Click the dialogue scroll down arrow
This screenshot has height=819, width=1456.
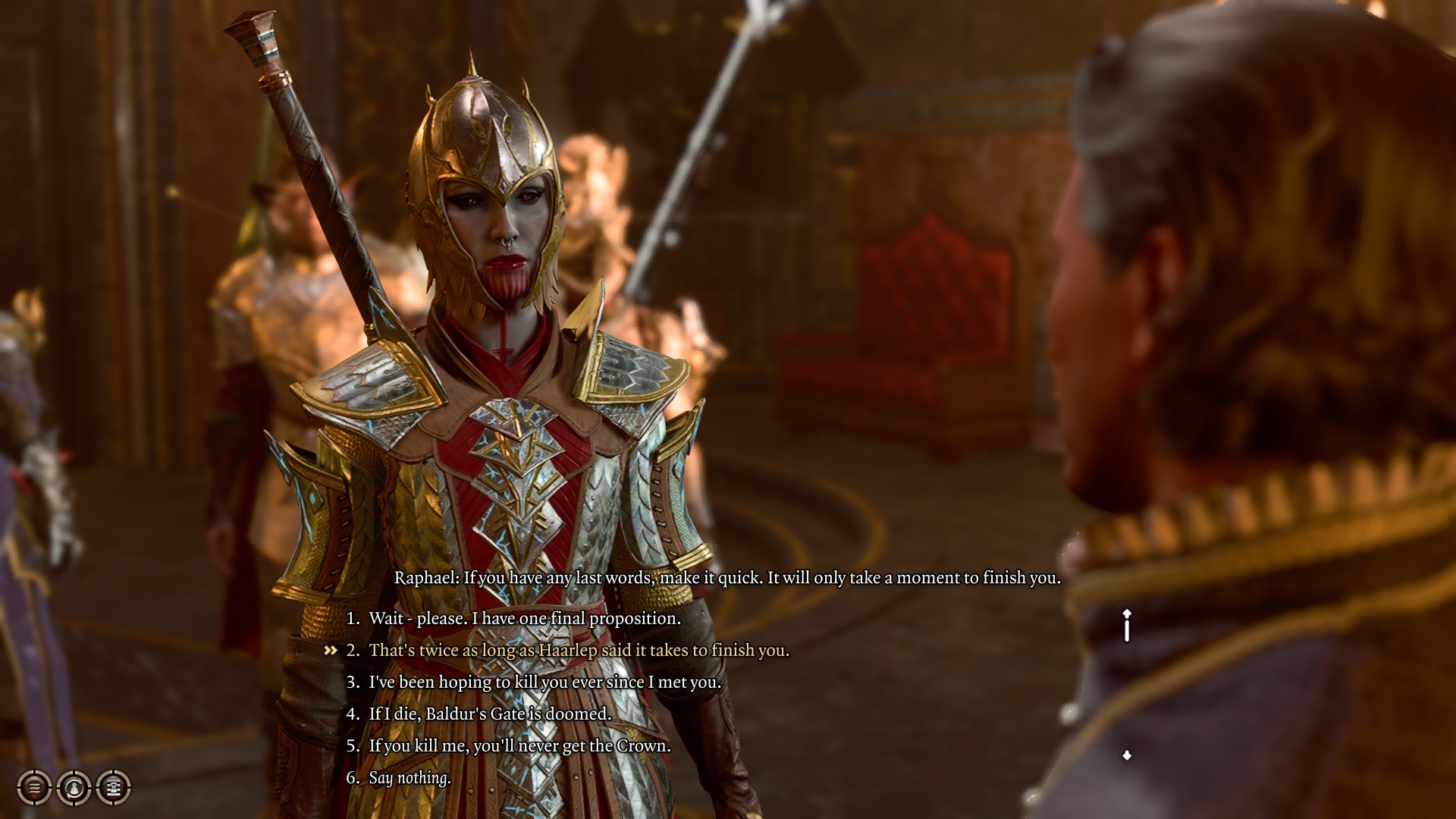click(x=1127, y=755)
